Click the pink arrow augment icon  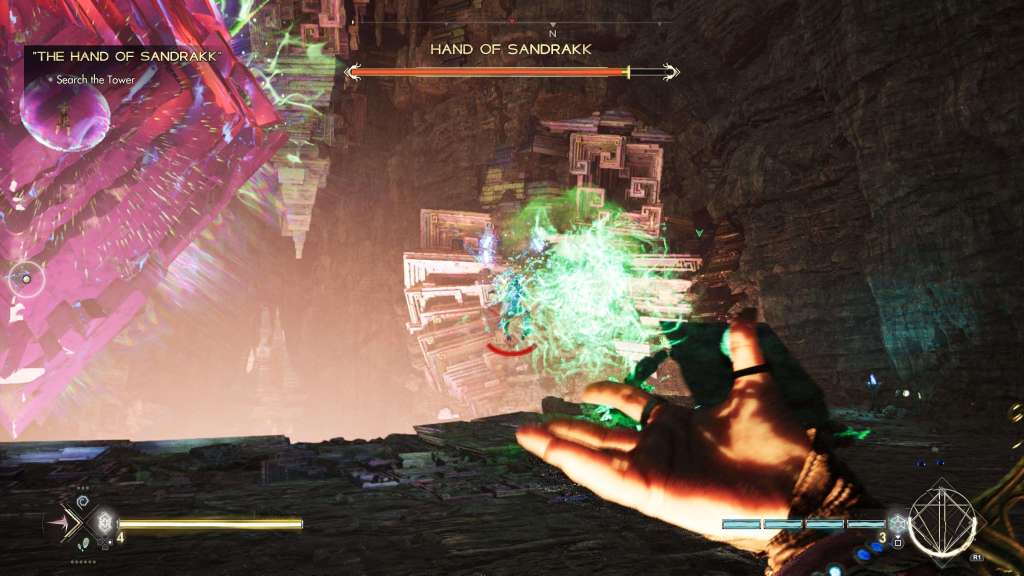tap(63, 523)
